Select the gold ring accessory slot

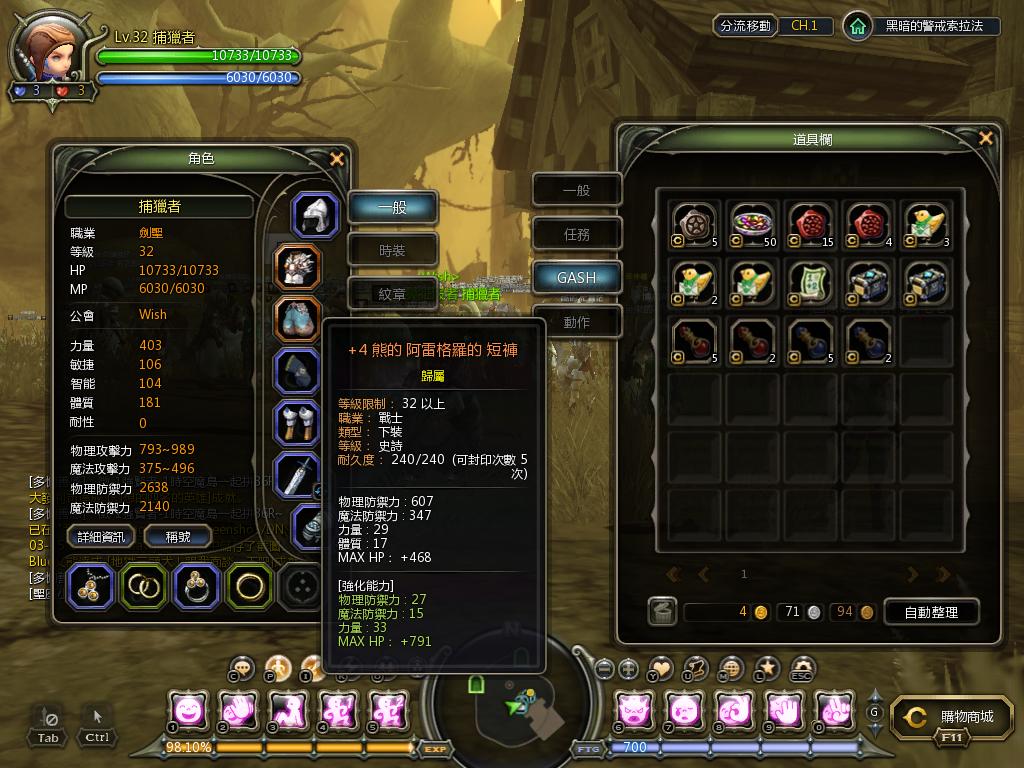249,586
